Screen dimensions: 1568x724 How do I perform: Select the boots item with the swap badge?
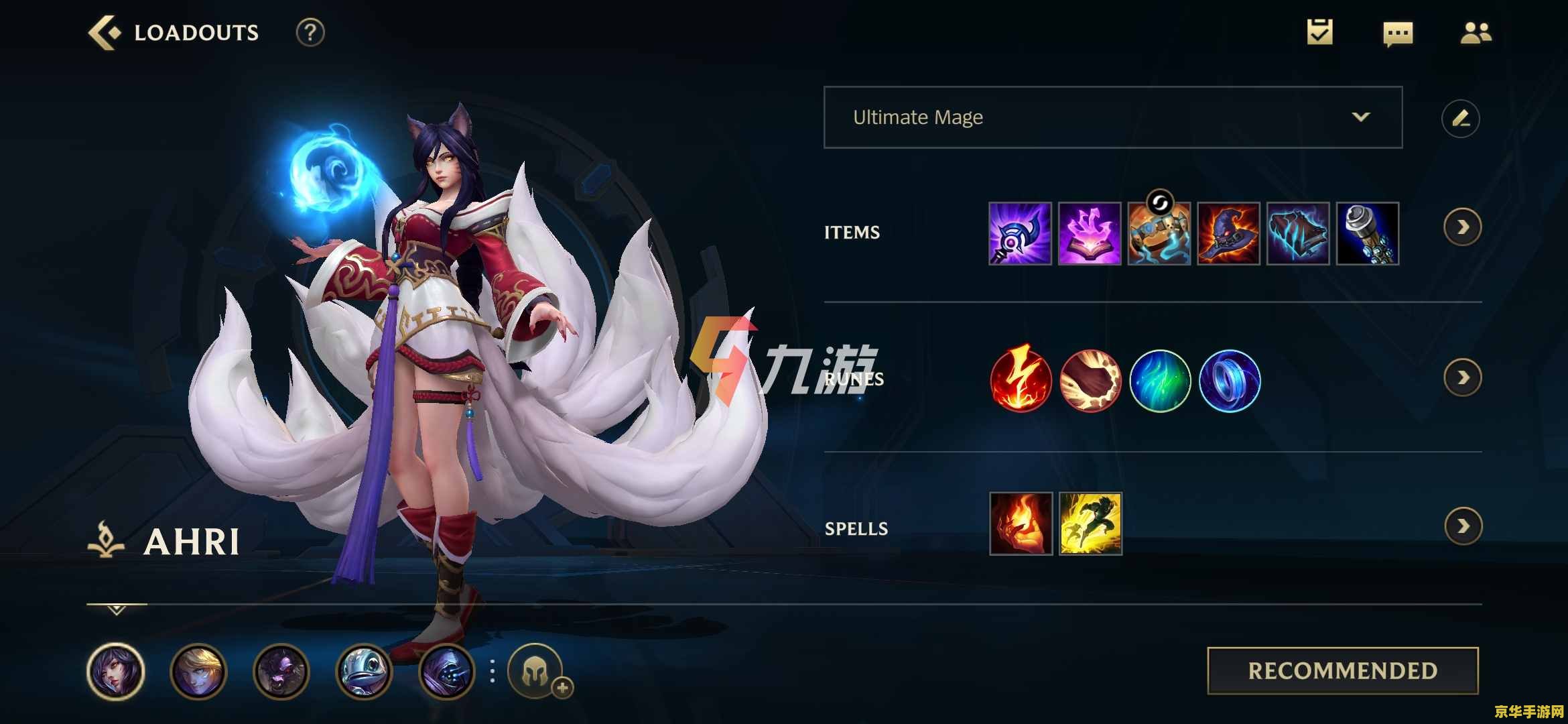pos(1159,233)
